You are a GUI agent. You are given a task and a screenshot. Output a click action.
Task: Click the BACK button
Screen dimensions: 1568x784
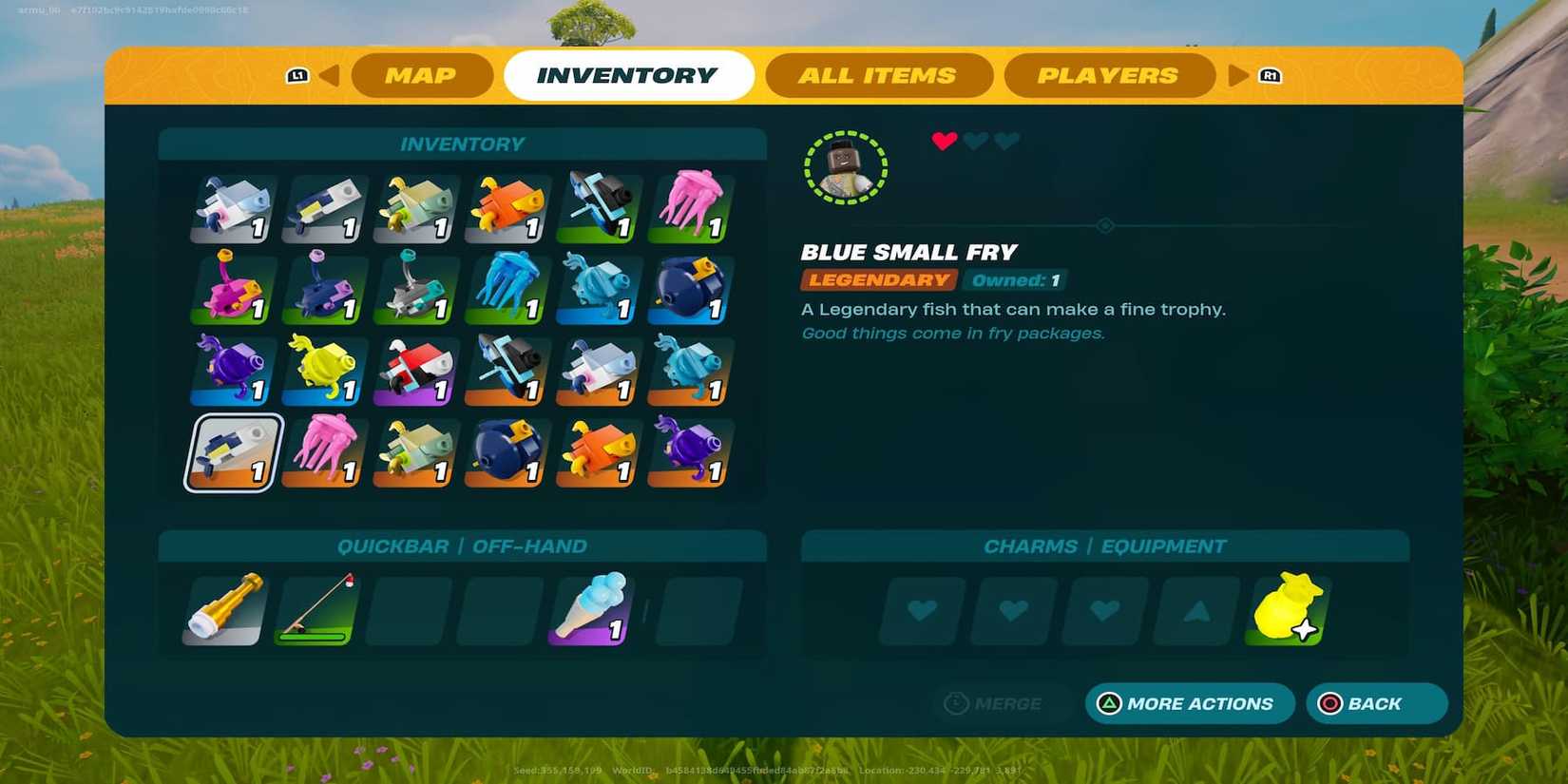tap(1375, 703)
